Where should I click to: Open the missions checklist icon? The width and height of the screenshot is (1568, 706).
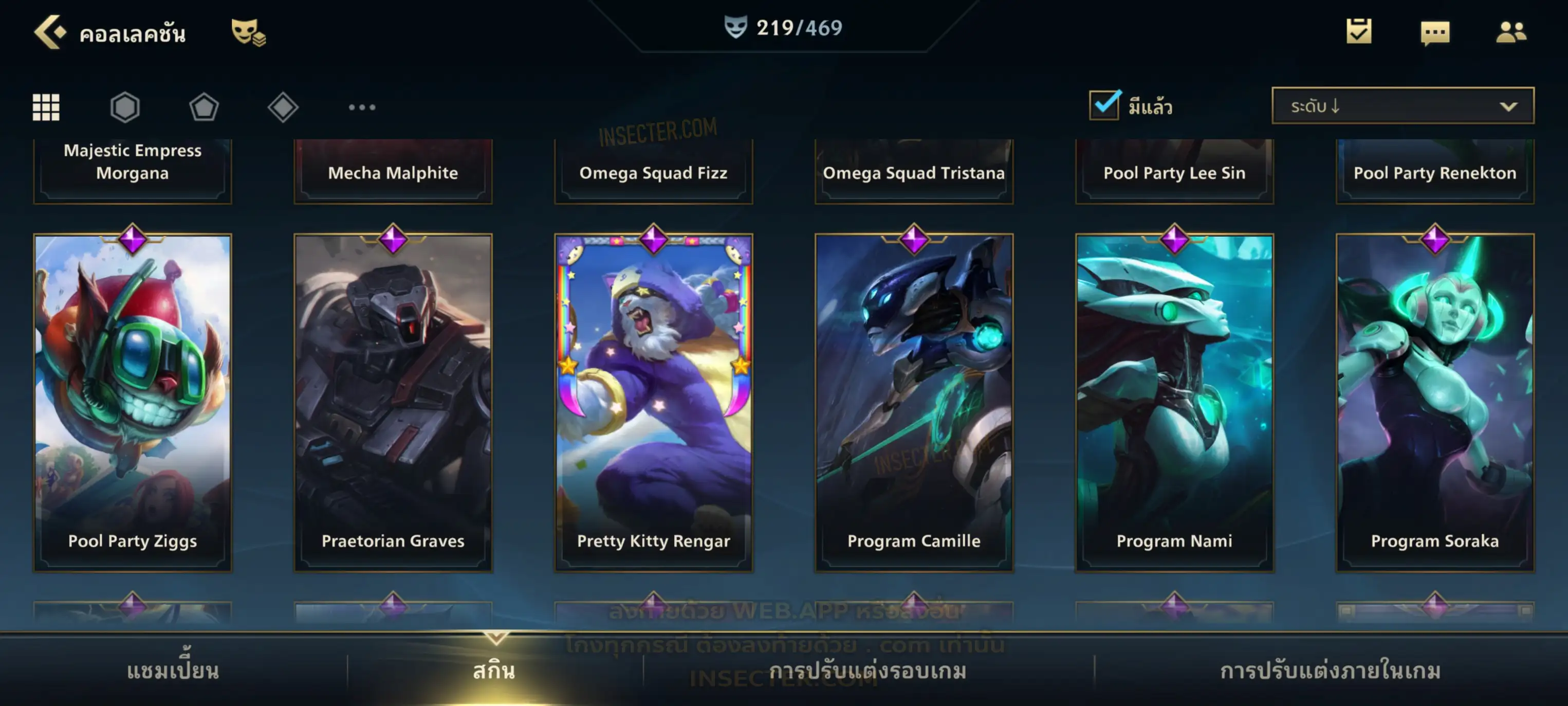(x=1359, y=31)
